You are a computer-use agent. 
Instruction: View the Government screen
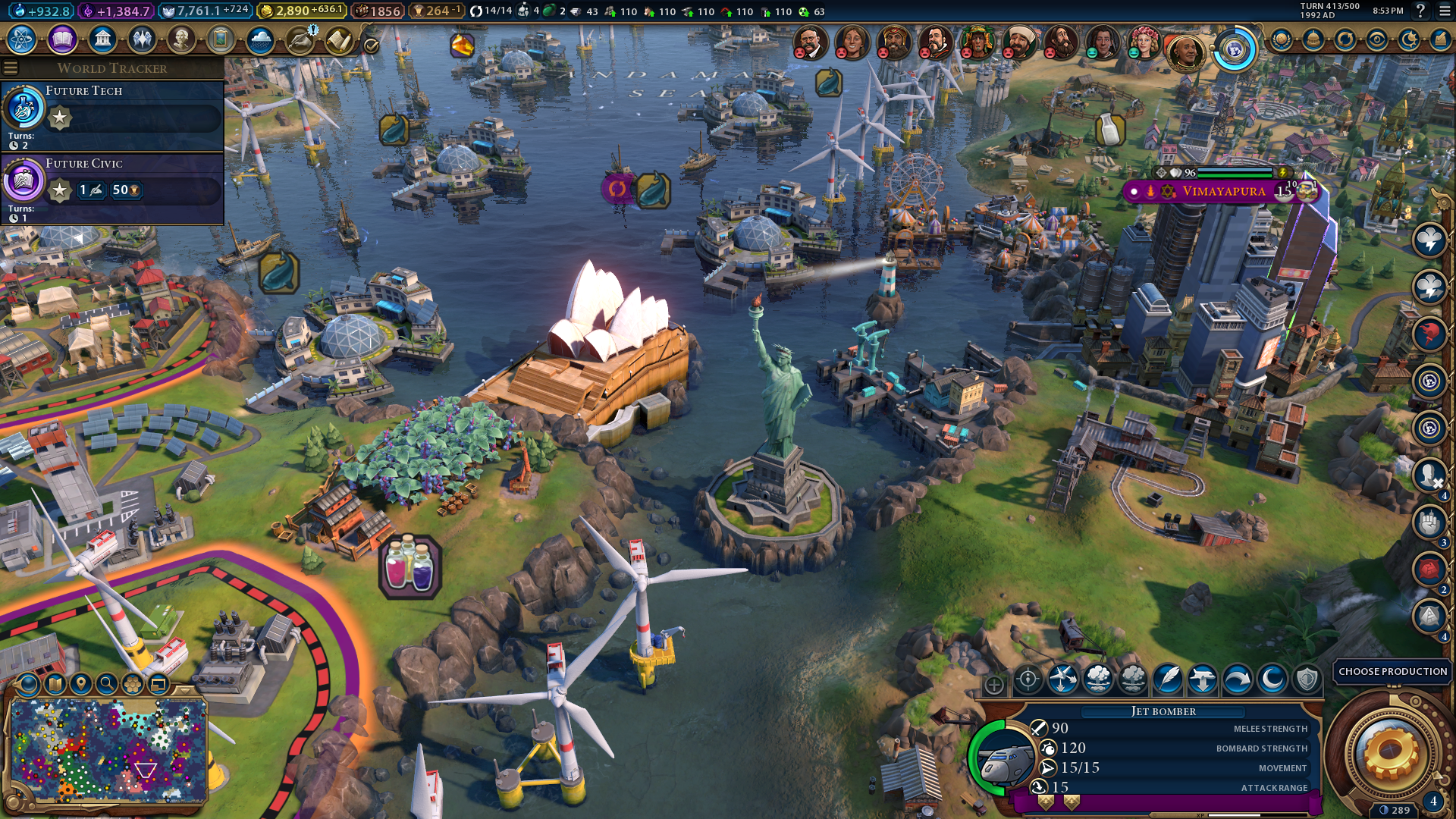pyautogui.click(x=102, y=39)
